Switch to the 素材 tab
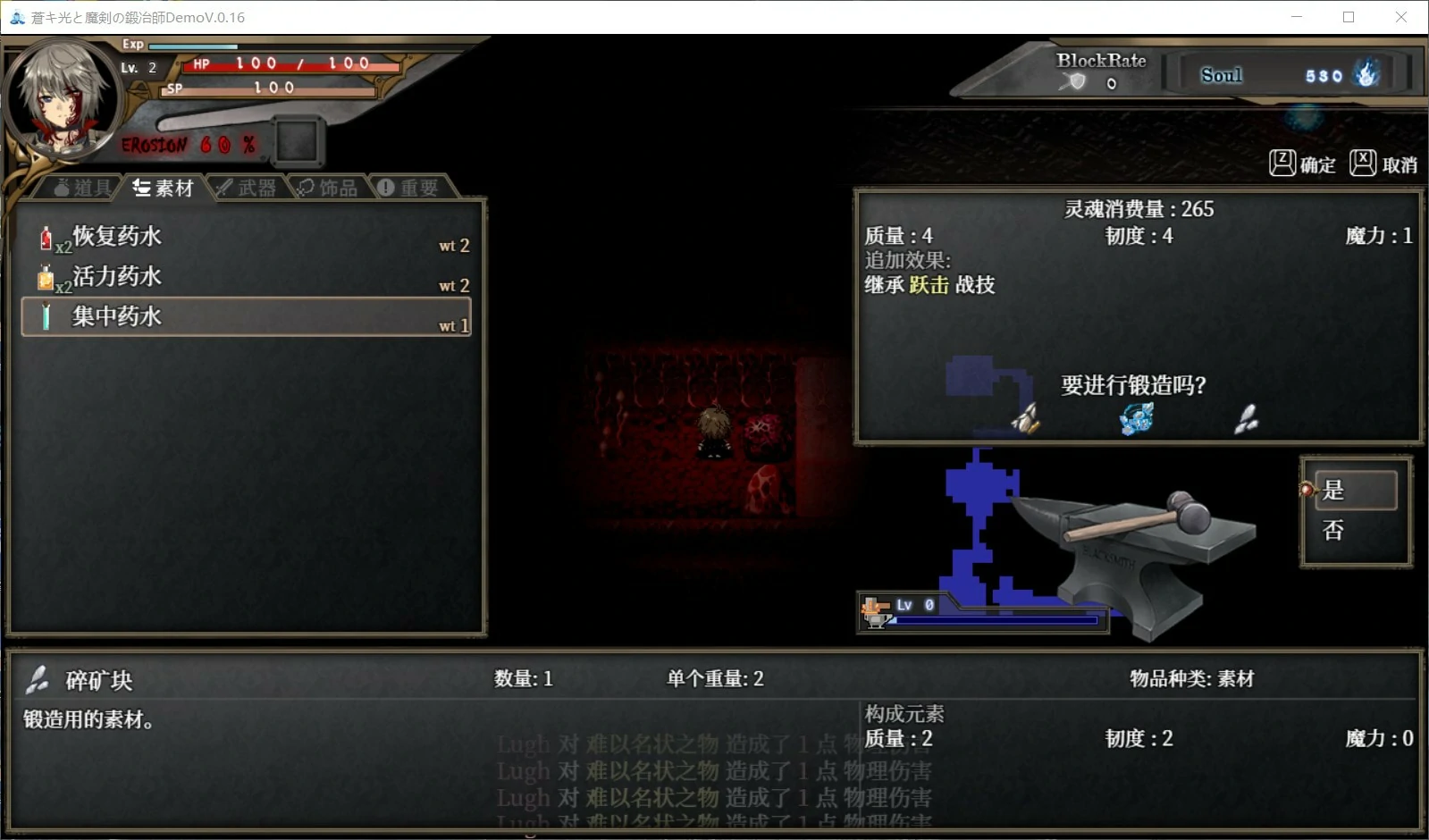 (x=164, y=186)
